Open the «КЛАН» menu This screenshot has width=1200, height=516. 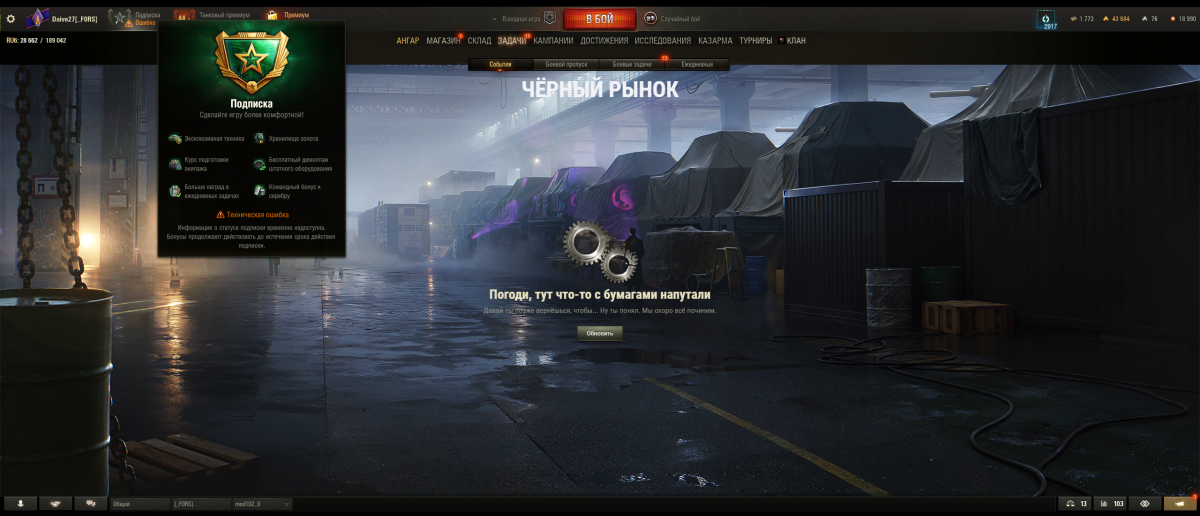click(x=795, y=41)
